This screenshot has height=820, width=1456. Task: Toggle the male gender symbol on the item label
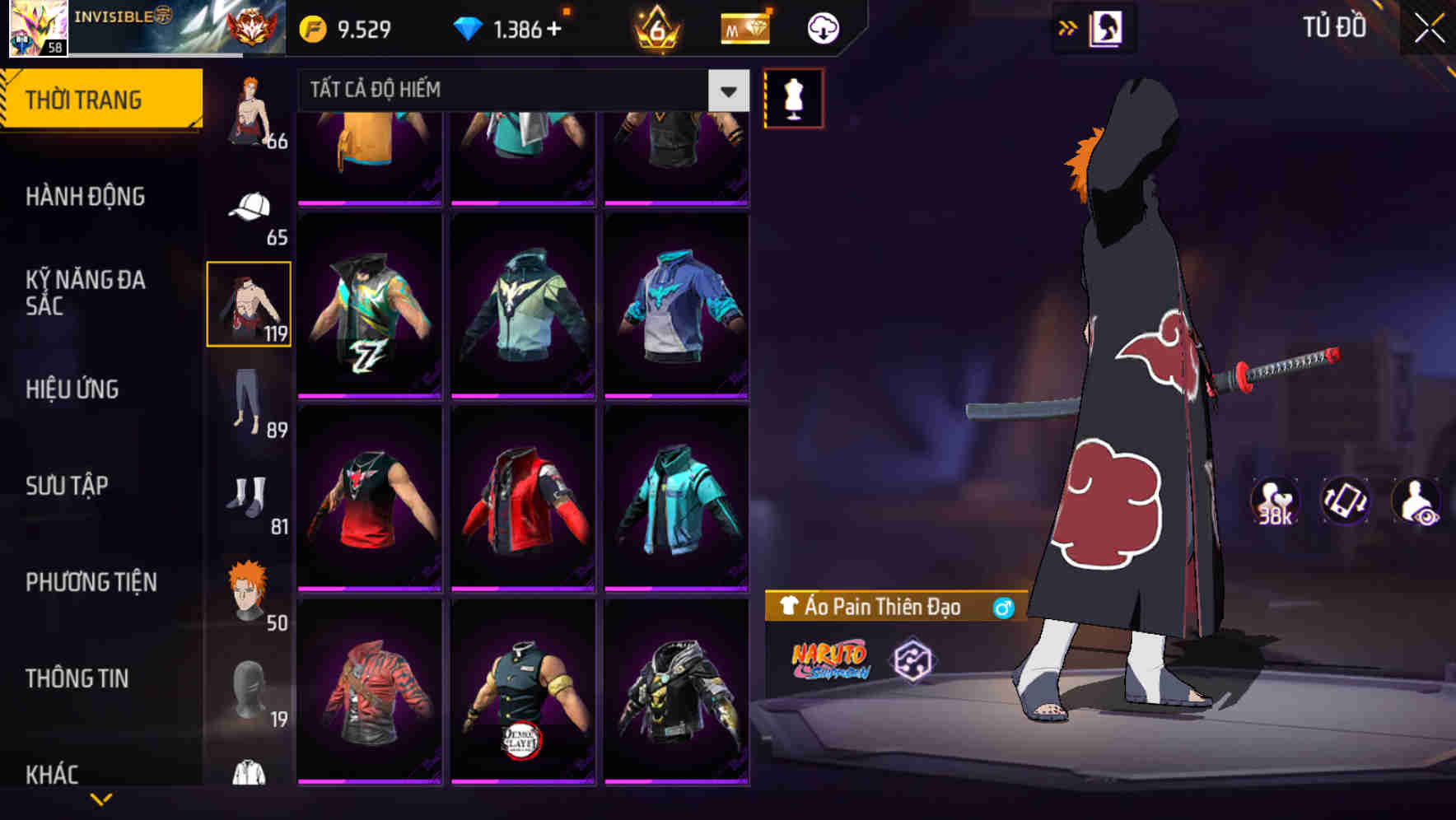coord(1004,606)
